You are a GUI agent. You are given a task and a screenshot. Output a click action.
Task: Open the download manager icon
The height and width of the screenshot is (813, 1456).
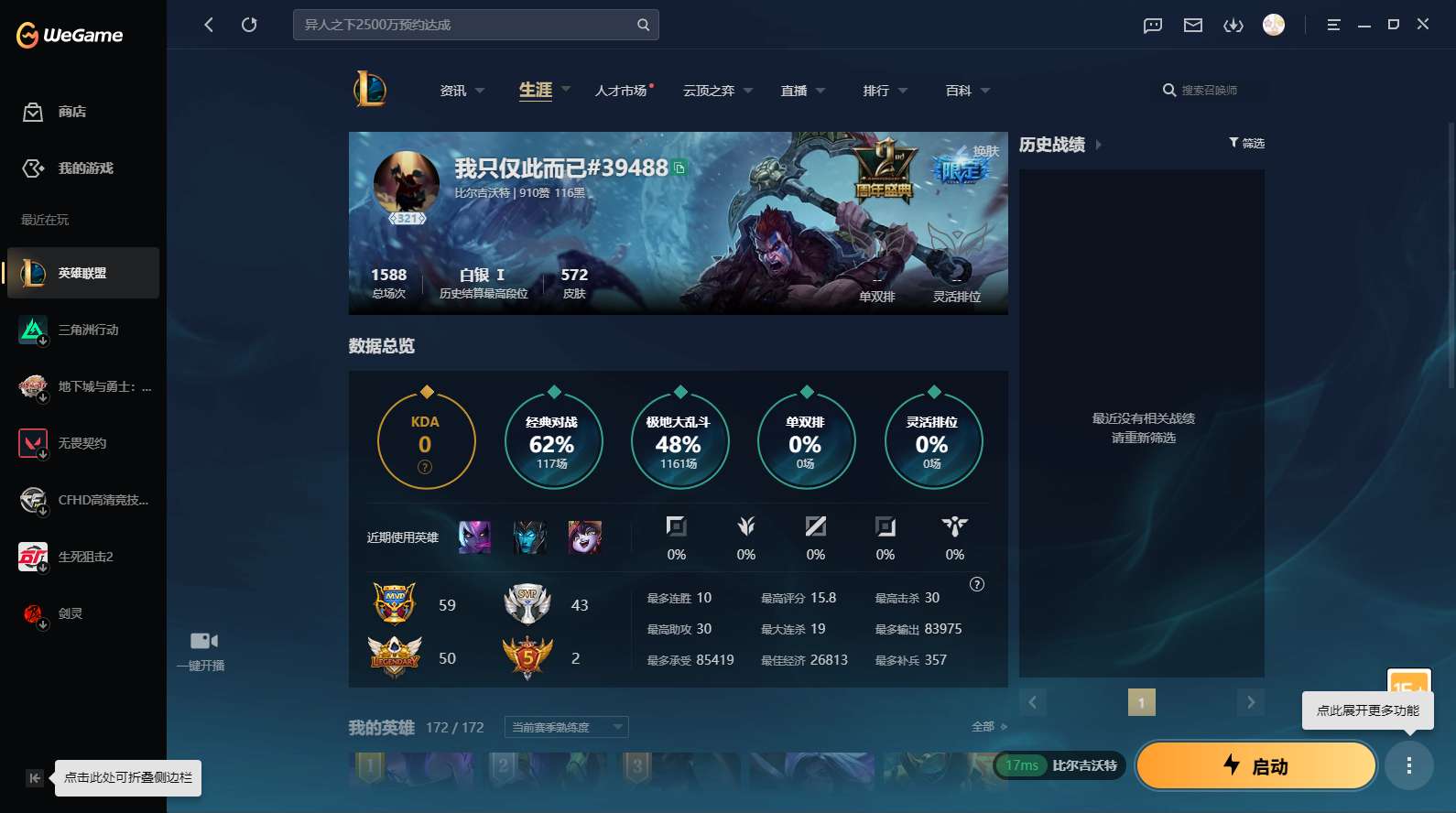(1233, 25)
